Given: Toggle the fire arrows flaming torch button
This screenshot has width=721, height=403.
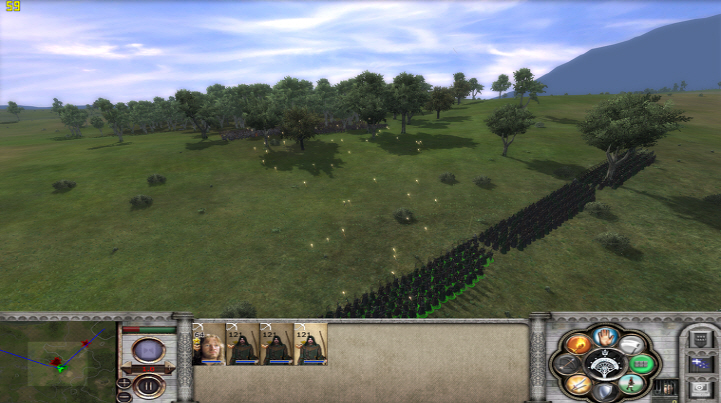Looking at the screenshot, I should pyautogui.click(x=578, y=344).
